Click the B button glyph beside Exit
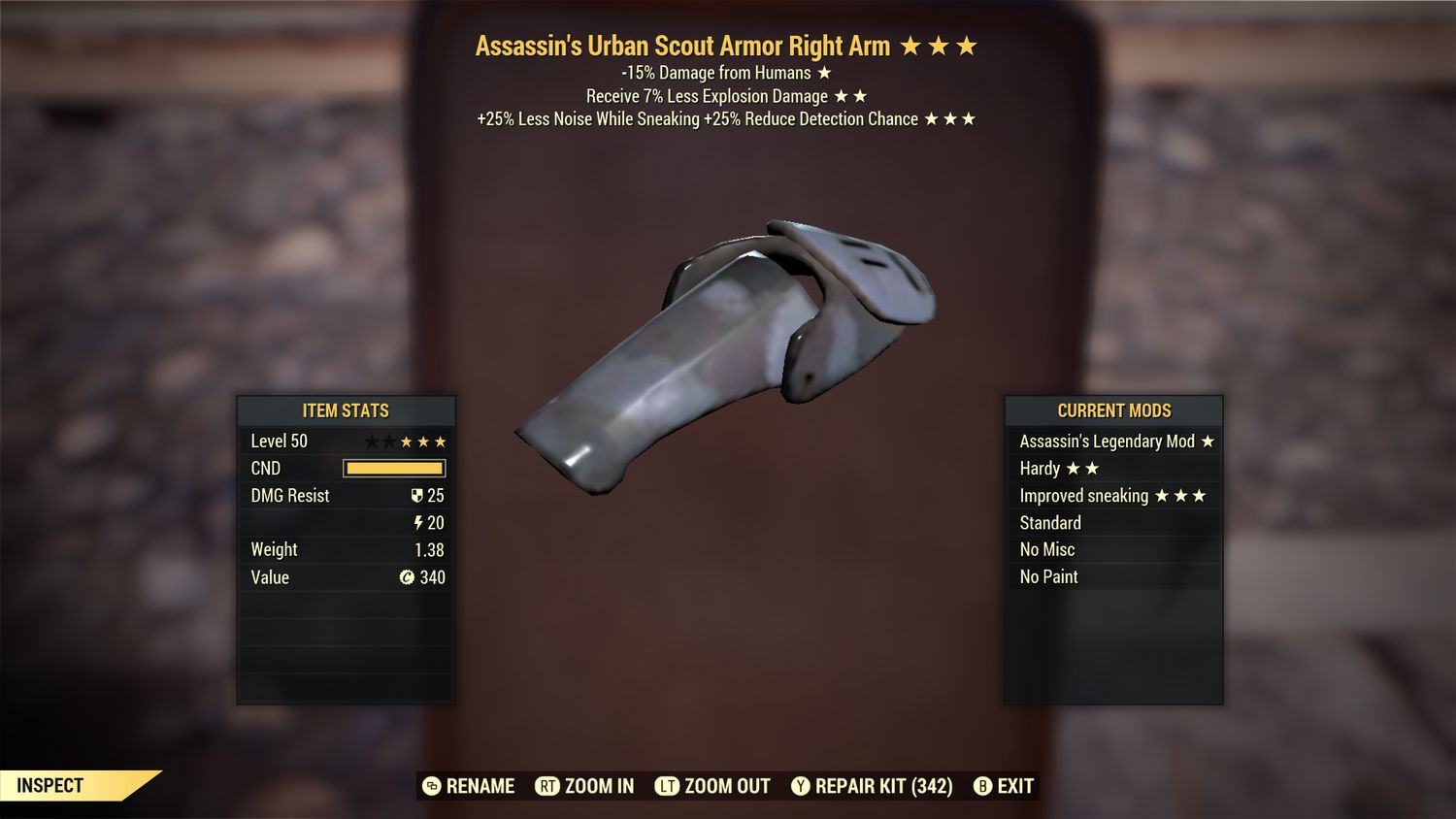Screen dimensions: 1456x819 pos(983,787)
